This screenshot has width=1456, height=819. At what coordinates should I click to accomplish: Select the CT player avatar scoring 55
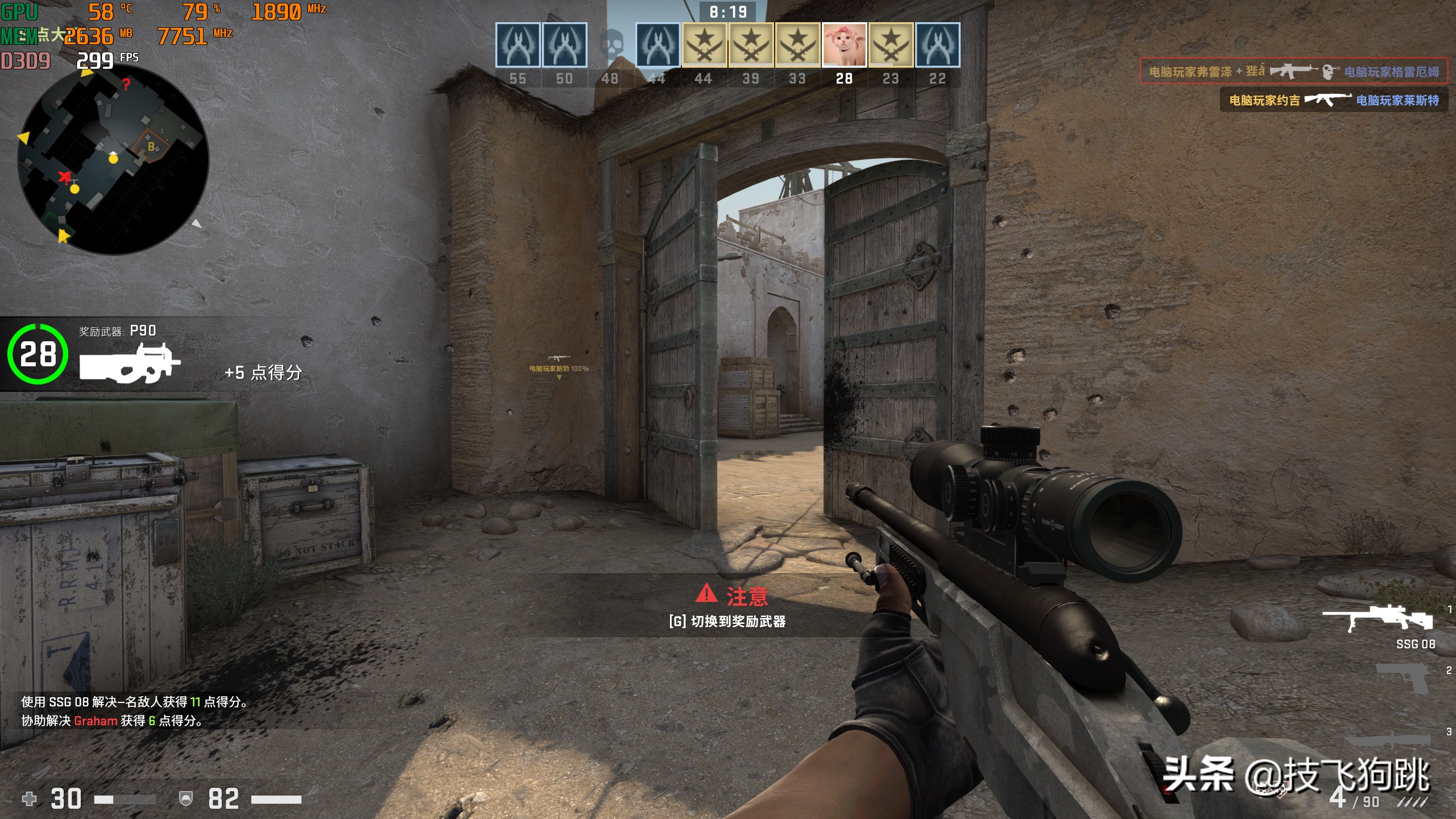(518, 45)
